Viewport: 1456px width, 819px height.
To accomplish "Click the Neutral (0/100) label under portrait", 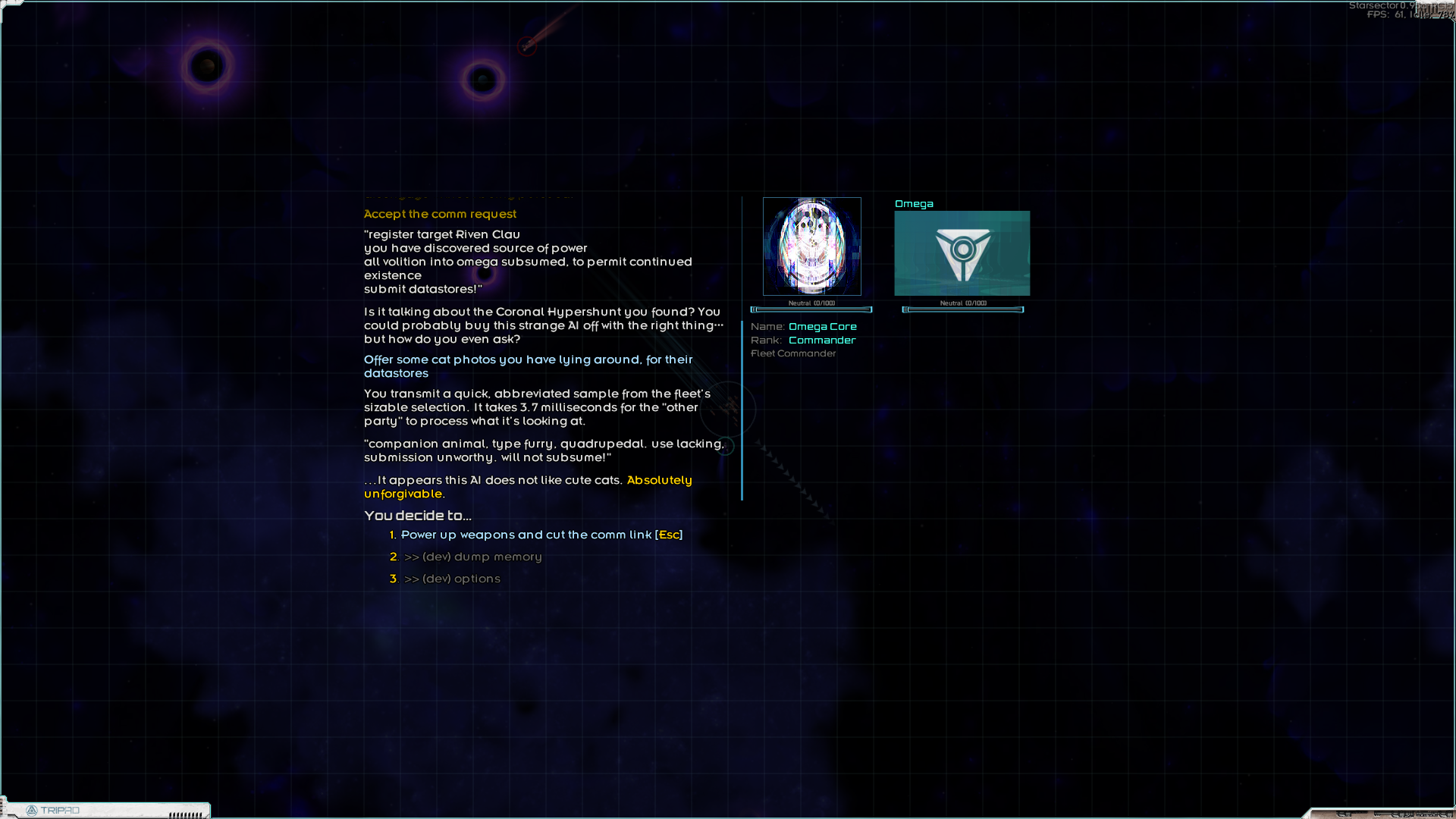I will click(x=811, y=301).
